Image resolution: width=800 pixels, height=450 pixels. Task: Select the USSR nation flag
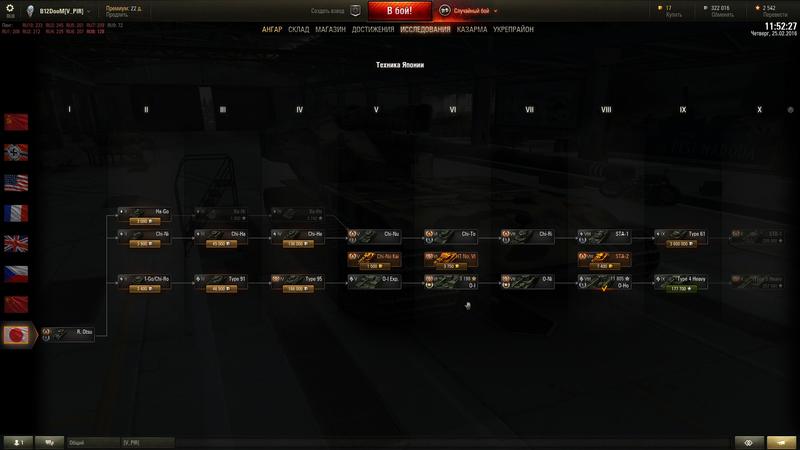[16, 122]
